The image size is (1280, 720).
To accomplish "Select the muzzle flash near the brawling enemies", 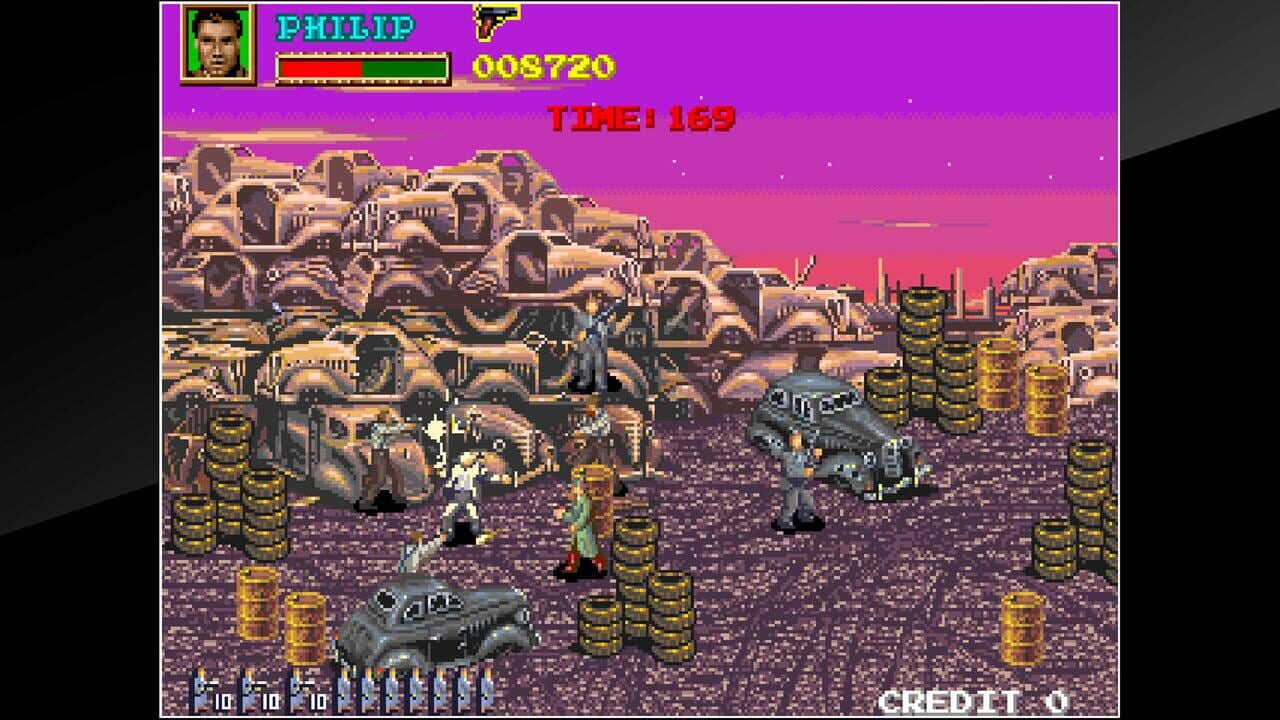I will point(434,432).
